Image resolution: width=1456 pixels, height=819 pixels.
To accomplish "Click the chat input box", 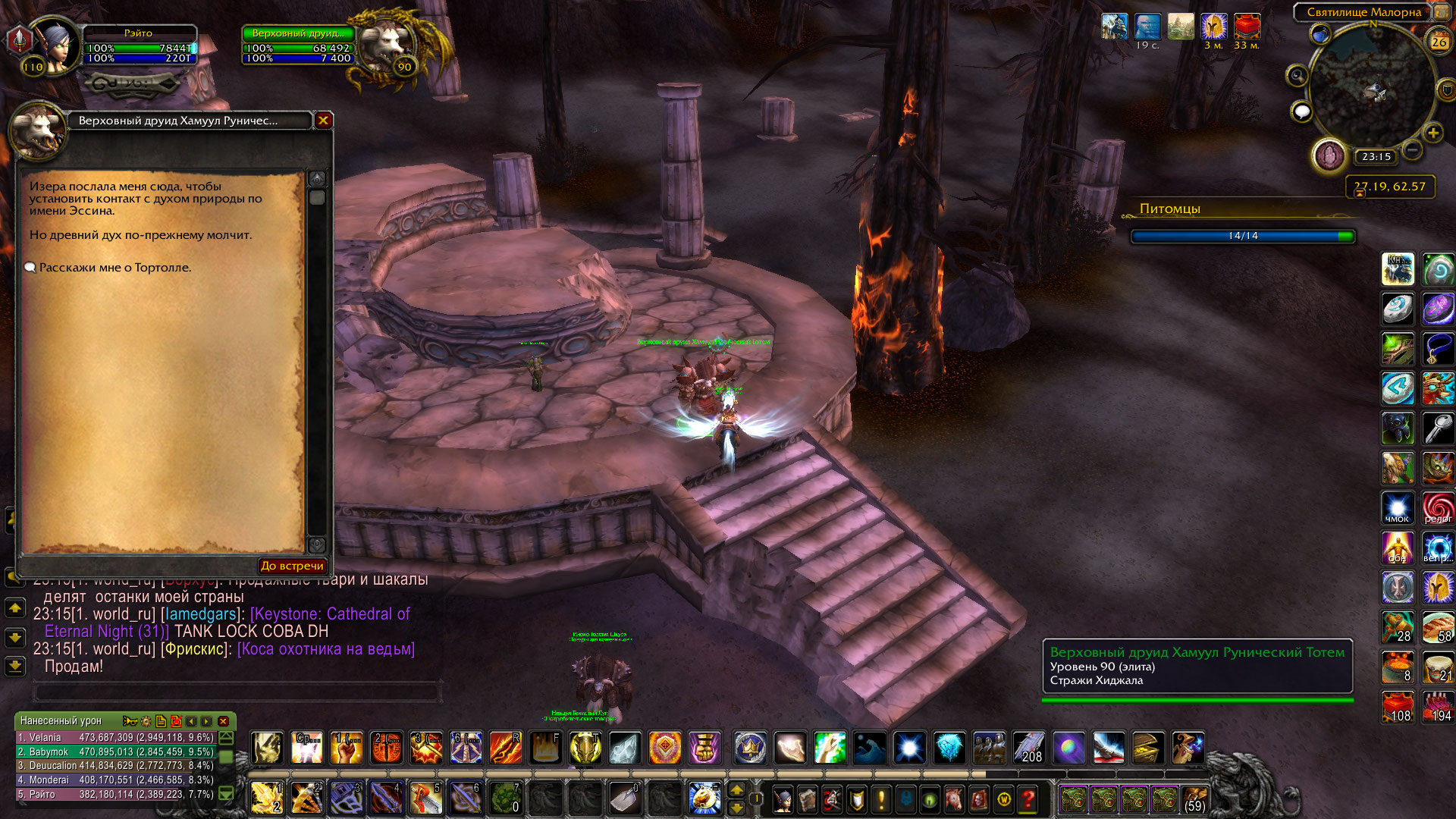I will tap(237, 692).
